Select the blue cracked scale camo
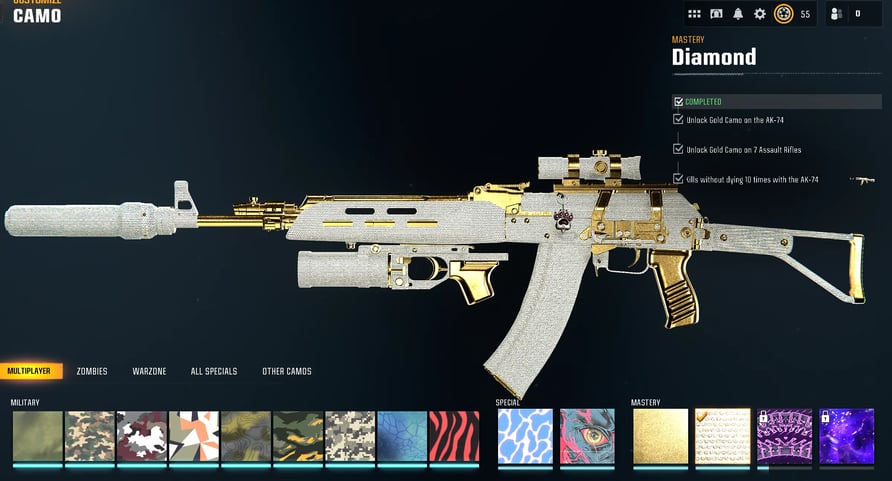 click(x=402, y=436)
